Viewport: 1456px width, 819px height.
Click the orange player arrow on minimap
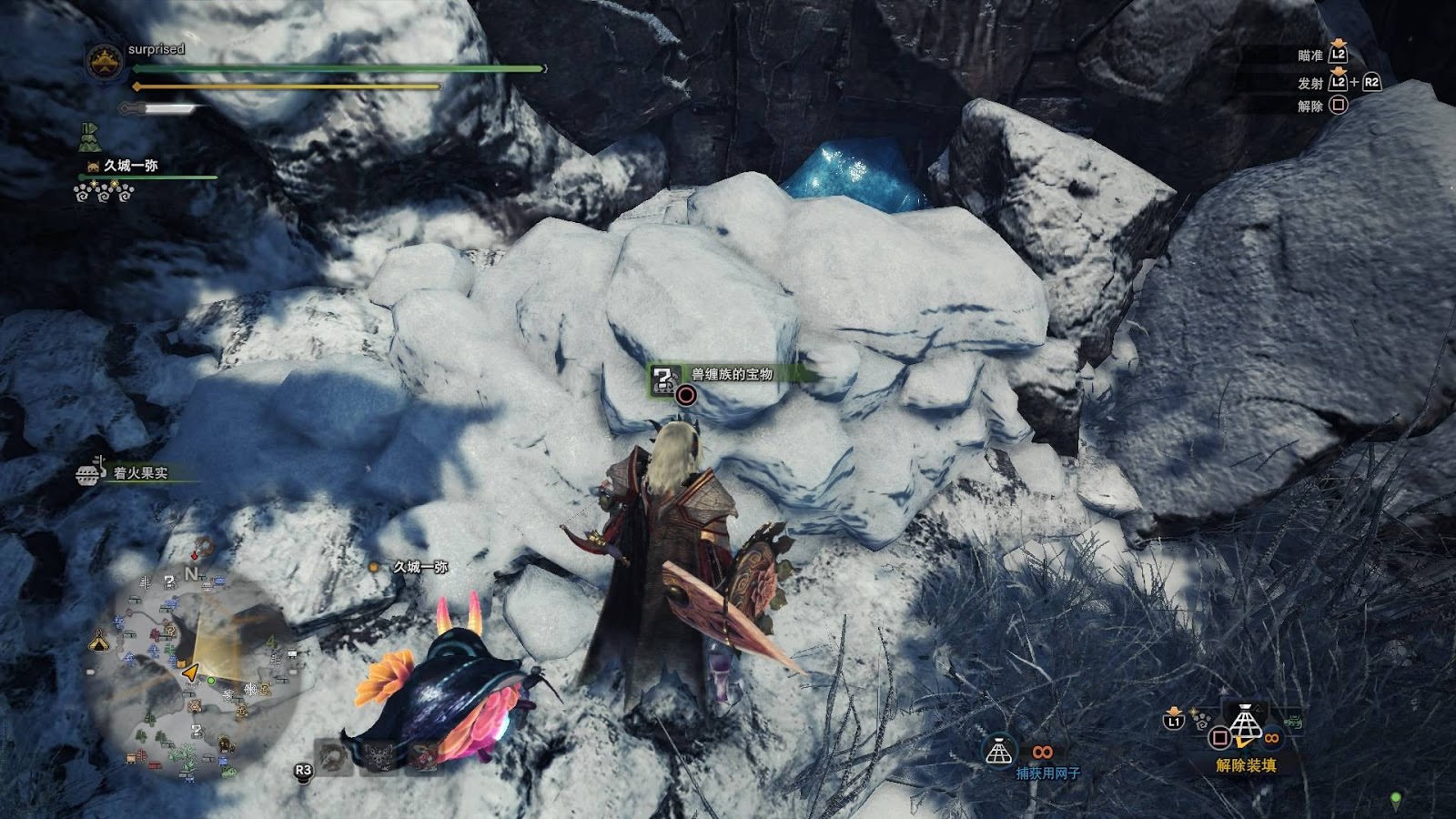tap(191, 673)
